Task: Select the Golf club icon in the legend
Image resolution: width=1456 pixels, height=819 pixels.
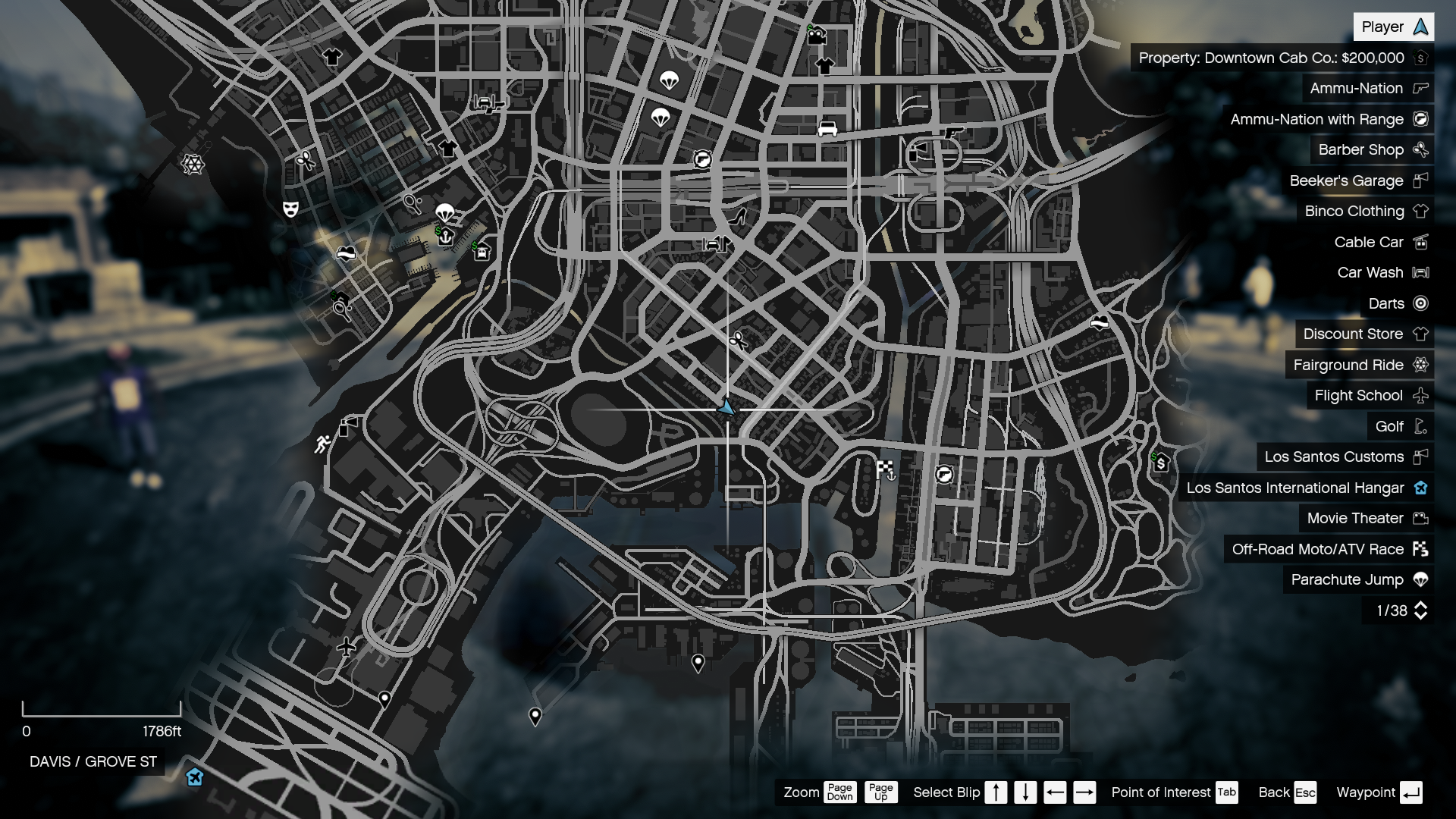Action: [1421, 426]
